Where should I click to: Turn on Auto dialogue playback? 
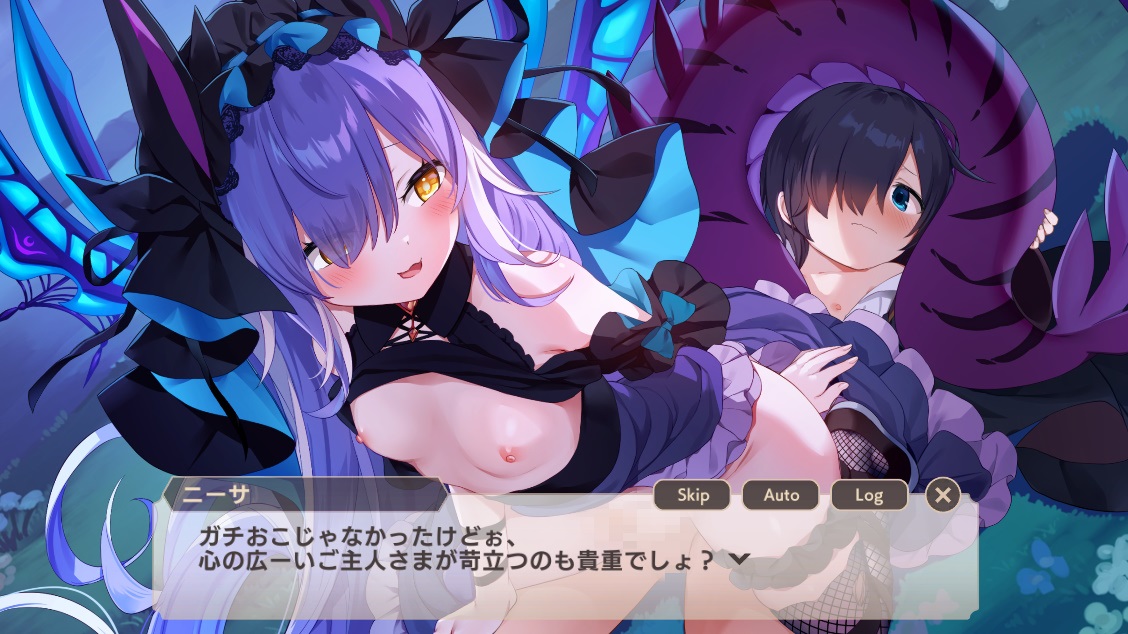pyautogui.click(x=781, y=495)
